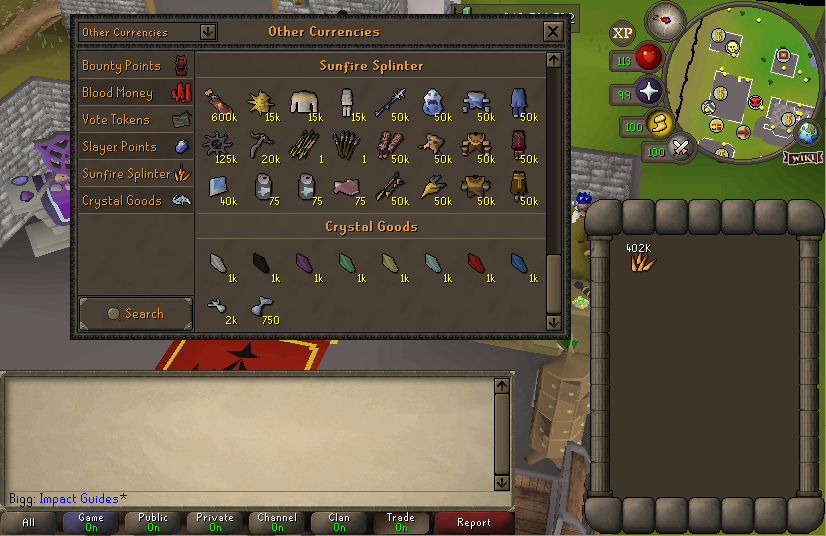
Task: Choose the Vote Tokens category
Action: (x=135, y=120)
